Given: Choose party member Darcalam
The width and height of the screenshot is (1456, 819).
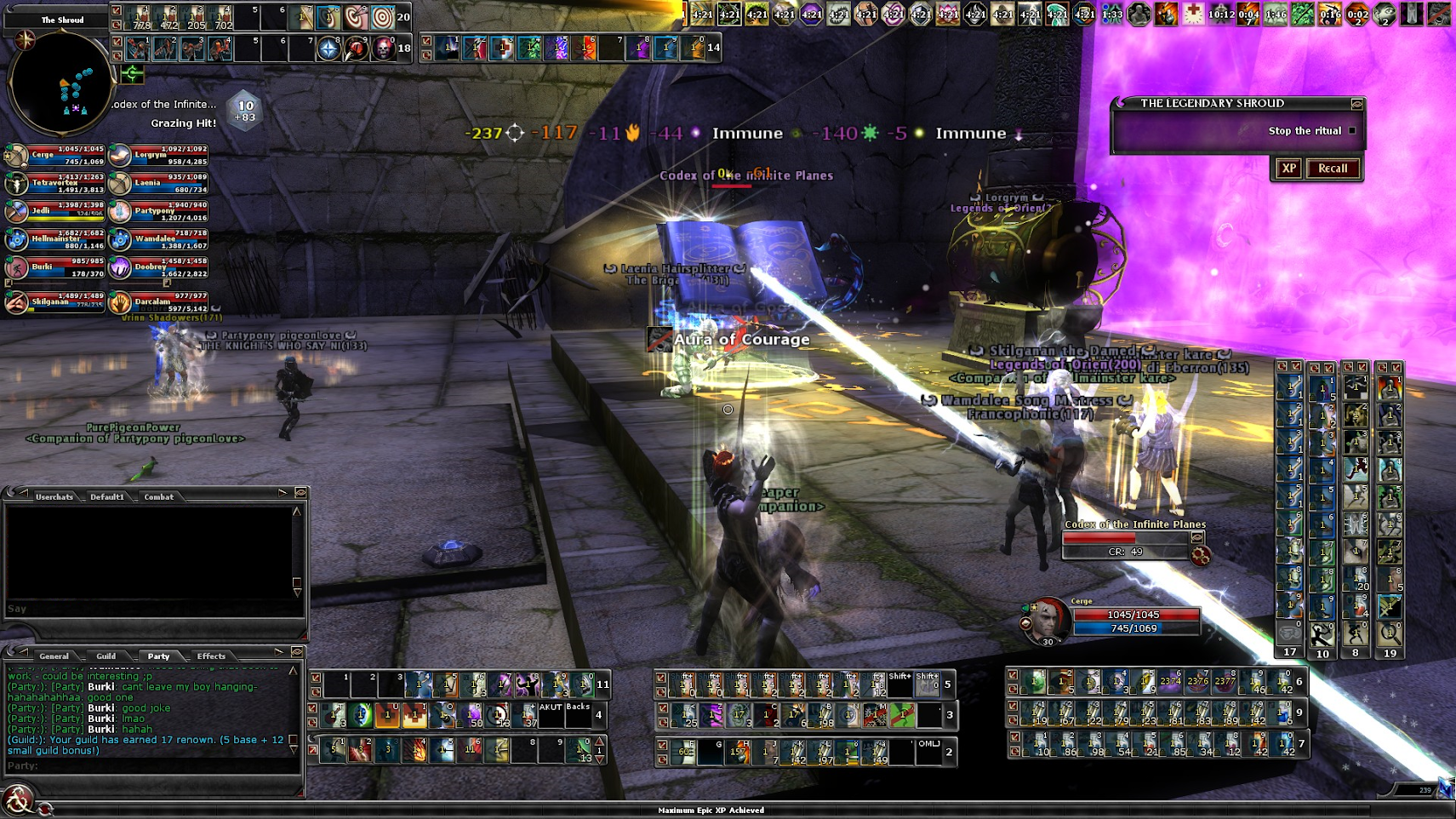Looking at the screenshot, I should point(158,302).
